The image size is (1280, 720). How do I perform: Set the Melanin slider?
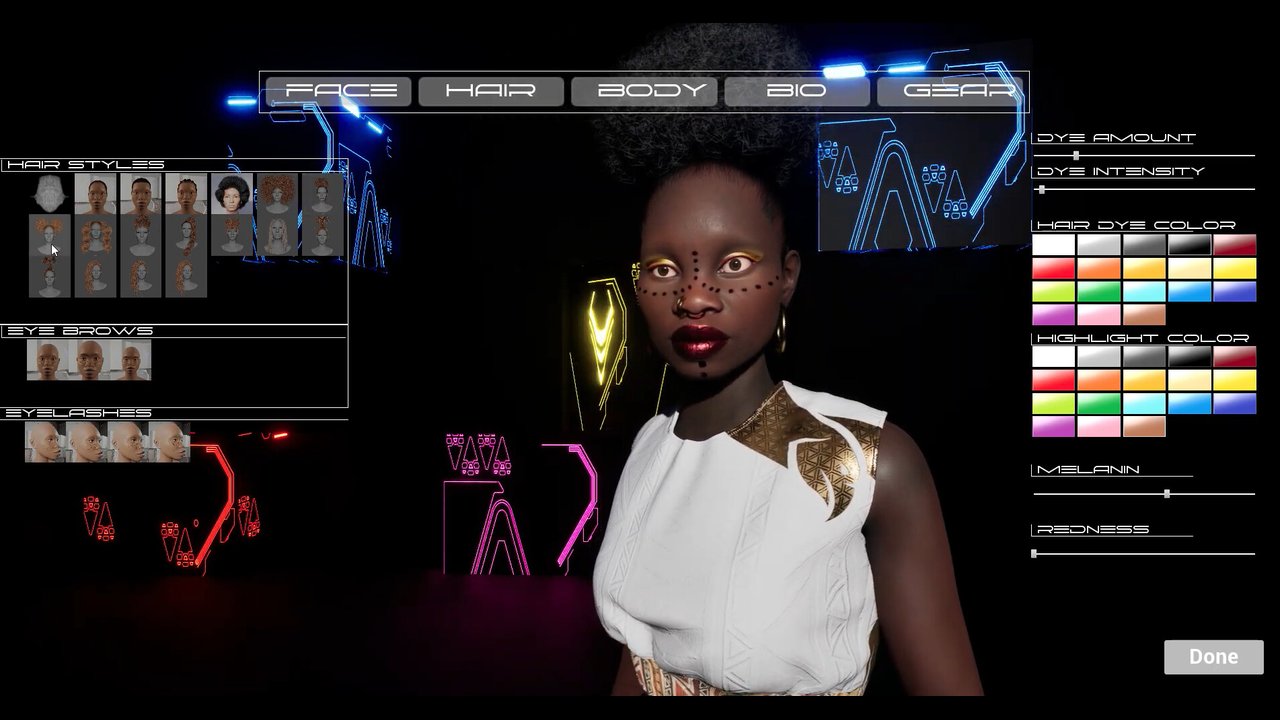[1167, 494]
